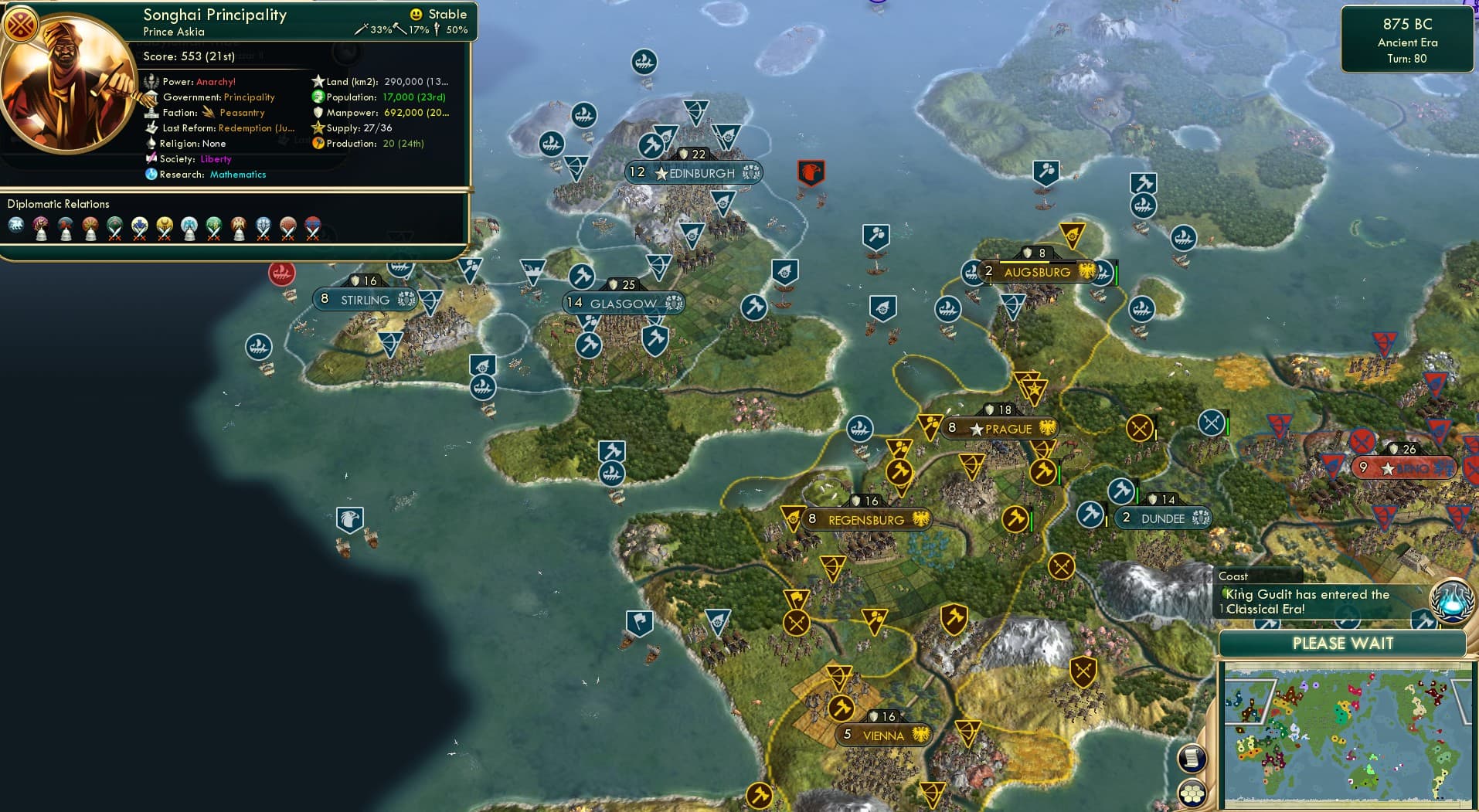Click the Mathematics research entry
Screen dimensions: 1479x812
237,175
